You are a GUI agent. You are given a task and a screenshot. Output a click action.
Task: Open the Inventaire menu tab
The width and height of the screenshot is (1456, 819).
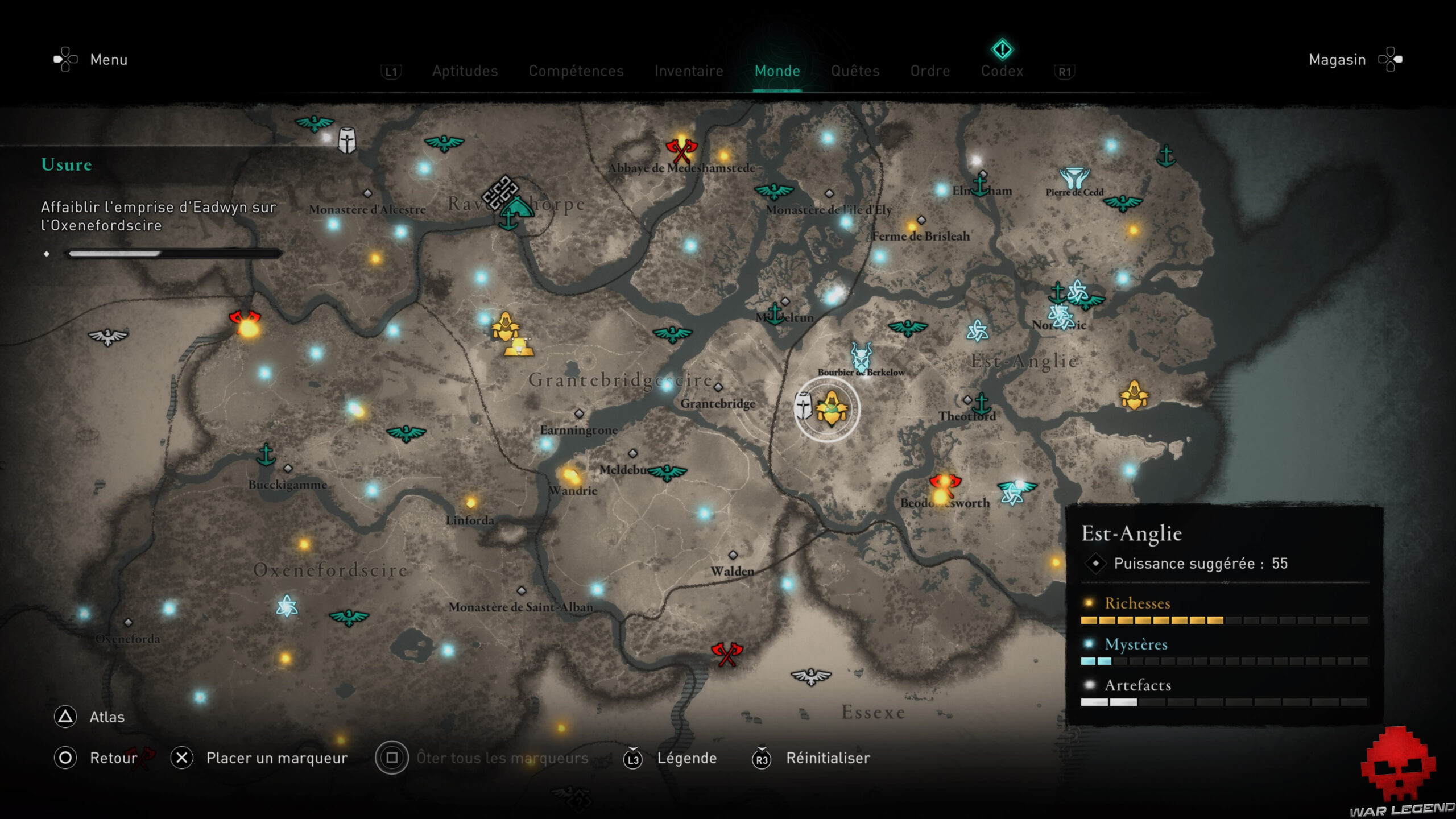tap(689, 71)
